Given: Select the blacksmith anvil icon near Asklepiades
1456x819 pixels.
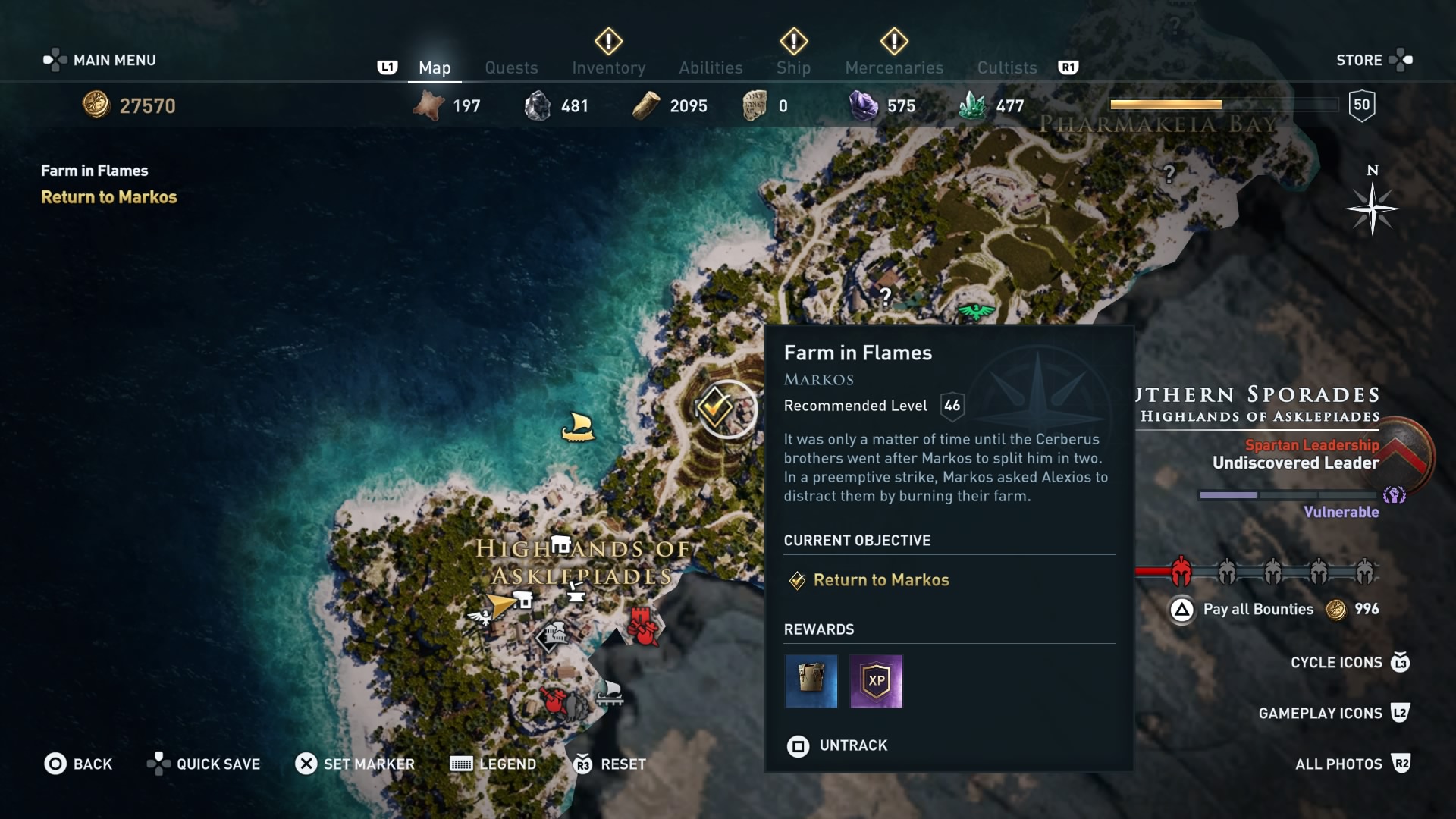Looking at the screenshot, I should click(576, 595).
